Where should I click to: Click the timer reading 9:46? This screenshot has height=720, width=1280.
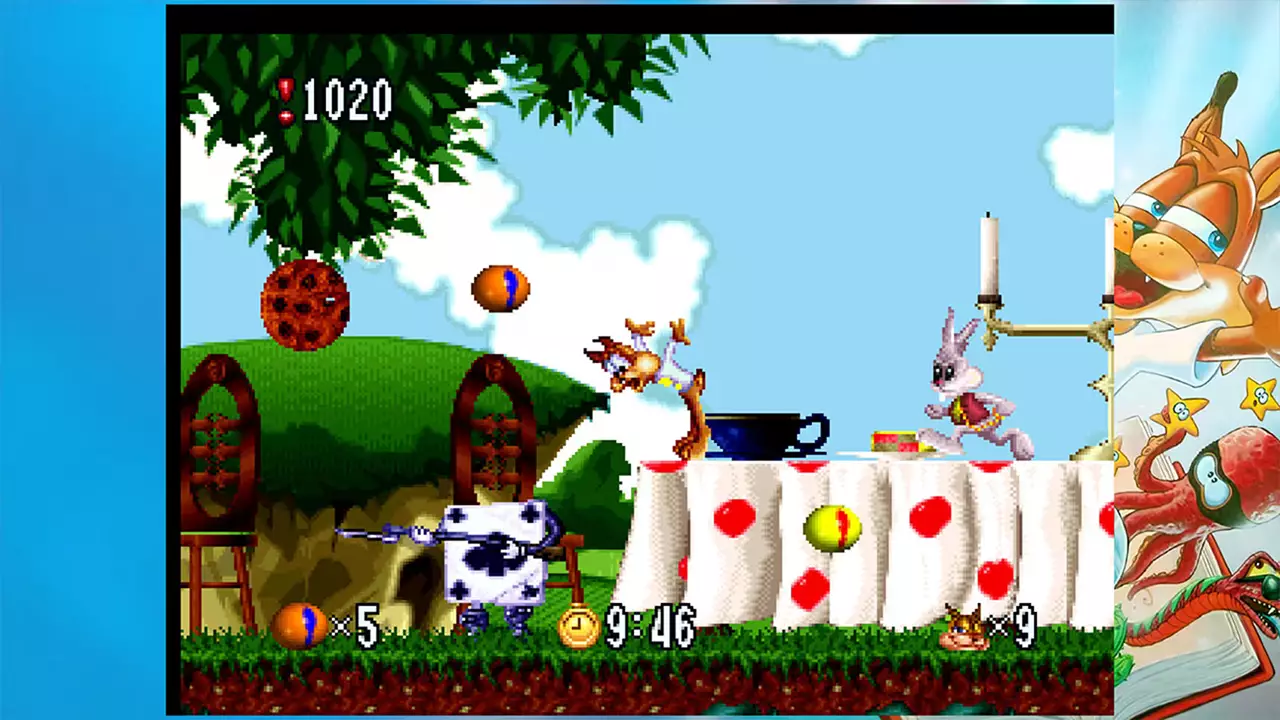pos(648,627)
